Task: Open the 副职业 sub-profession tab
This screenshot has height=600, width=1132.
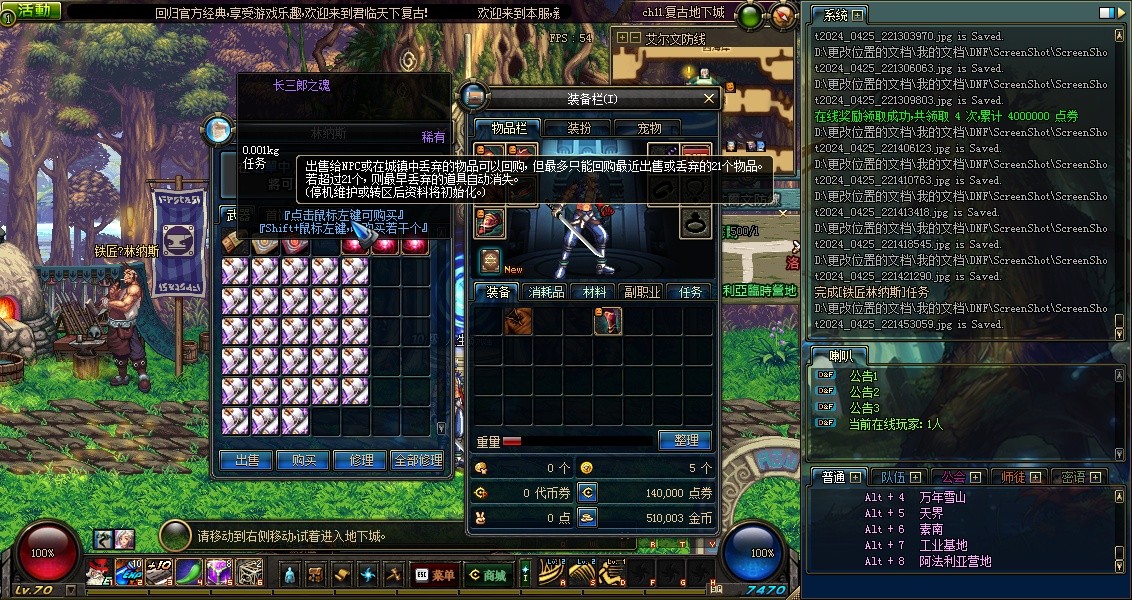Action: pyautogui.click(x=642, y=292)
